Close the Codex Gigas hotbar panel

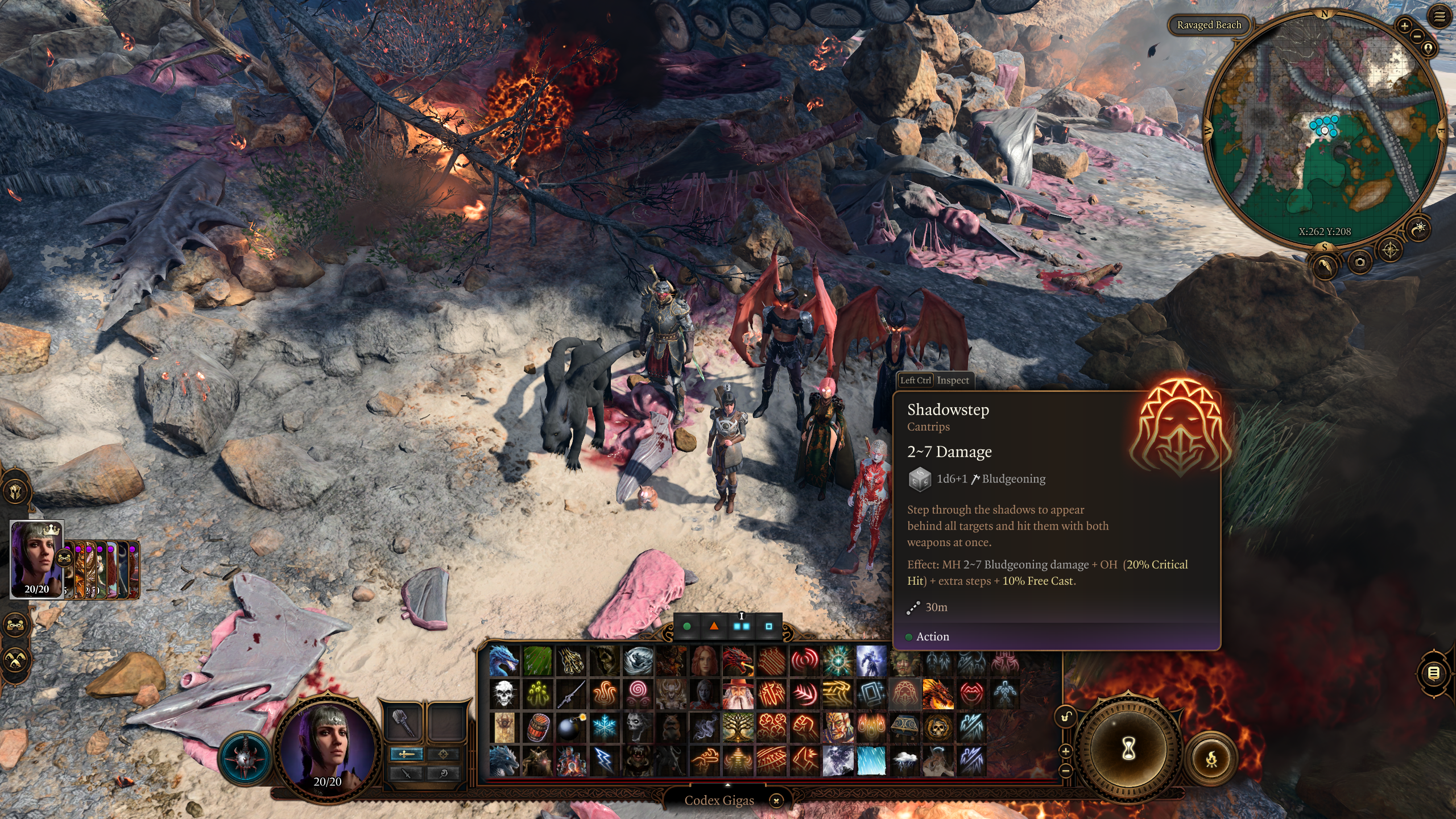click(776, 800)
